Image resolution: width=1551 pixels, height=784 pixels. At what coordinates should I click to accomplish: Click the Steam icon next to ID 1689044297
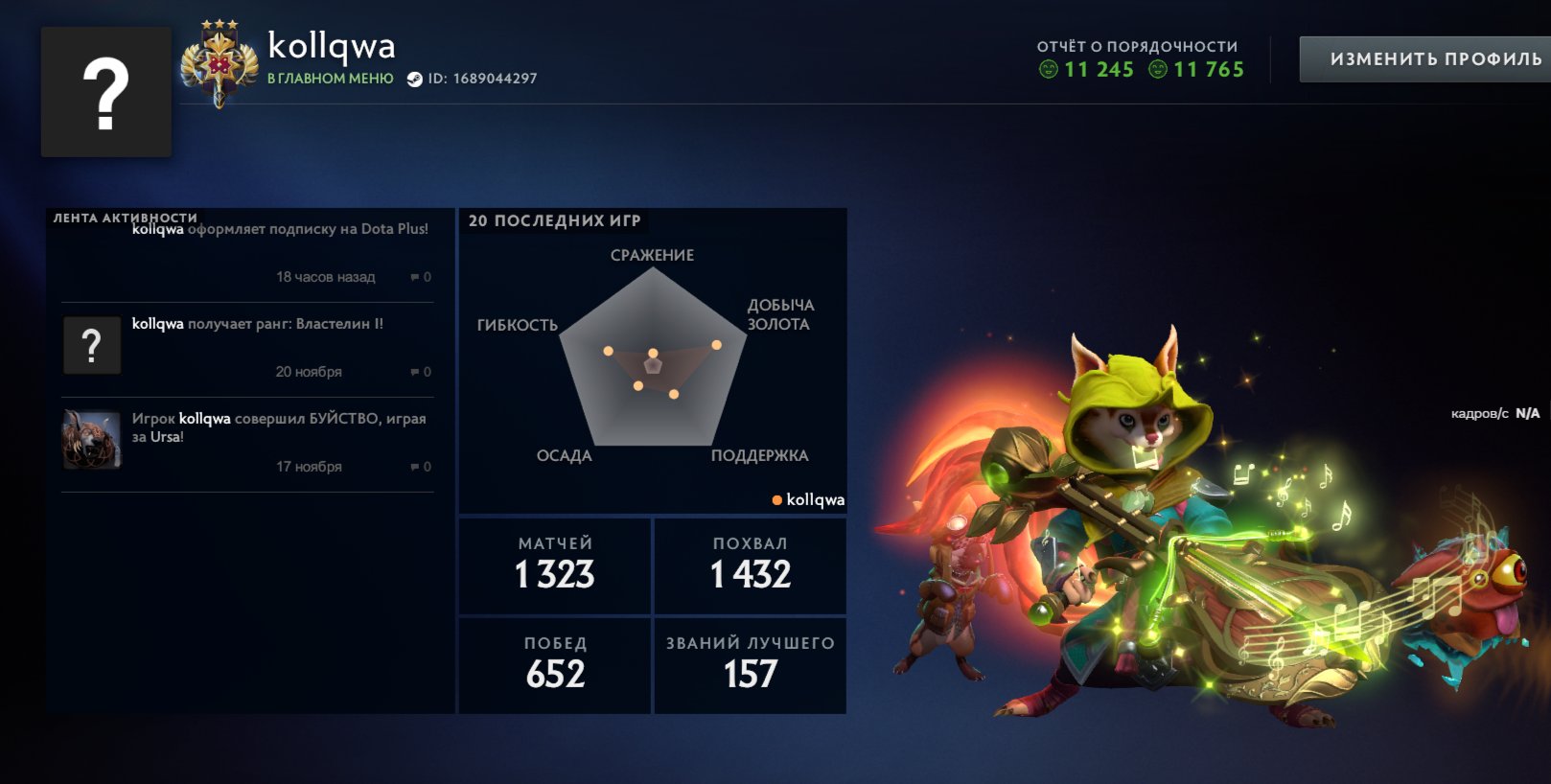click(415, 81)
